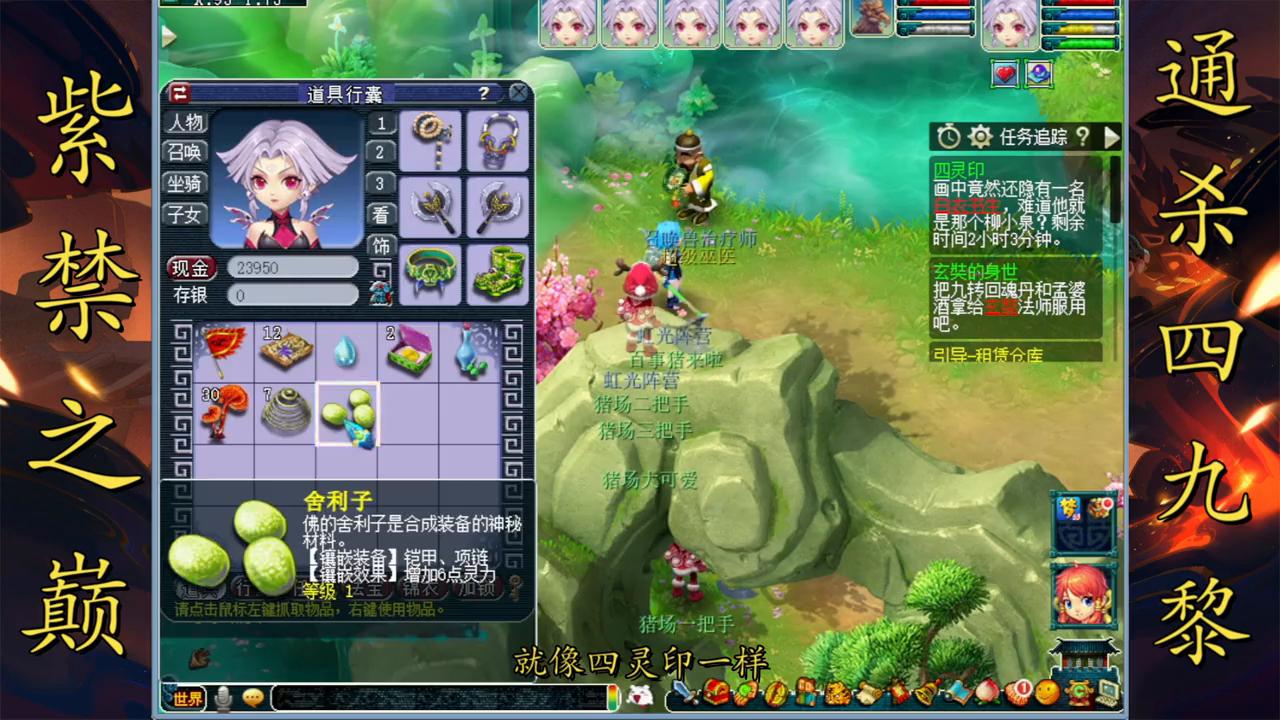Click the heart icon at top right

tap(1003, 74)
